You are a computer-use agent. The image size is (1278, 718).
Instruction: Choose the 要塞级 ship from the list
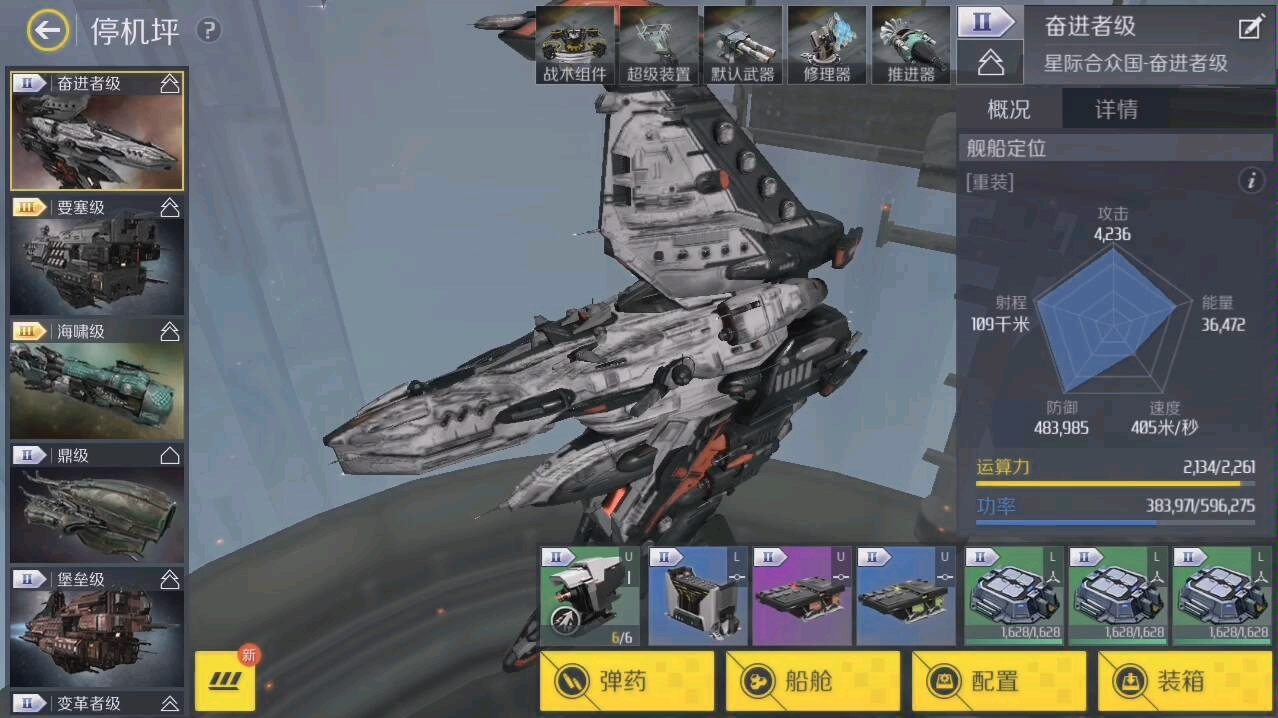coord(97,254)
